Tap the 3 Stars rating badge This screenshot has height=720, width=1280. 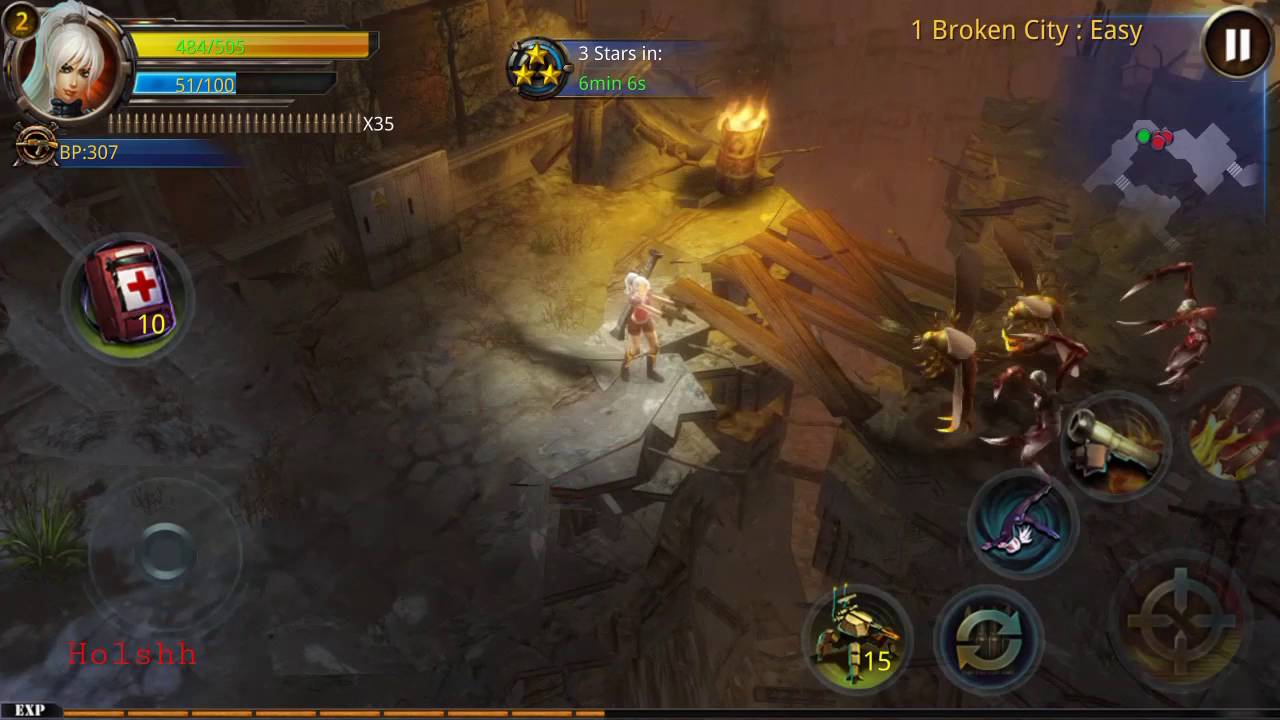pos(538,65)
